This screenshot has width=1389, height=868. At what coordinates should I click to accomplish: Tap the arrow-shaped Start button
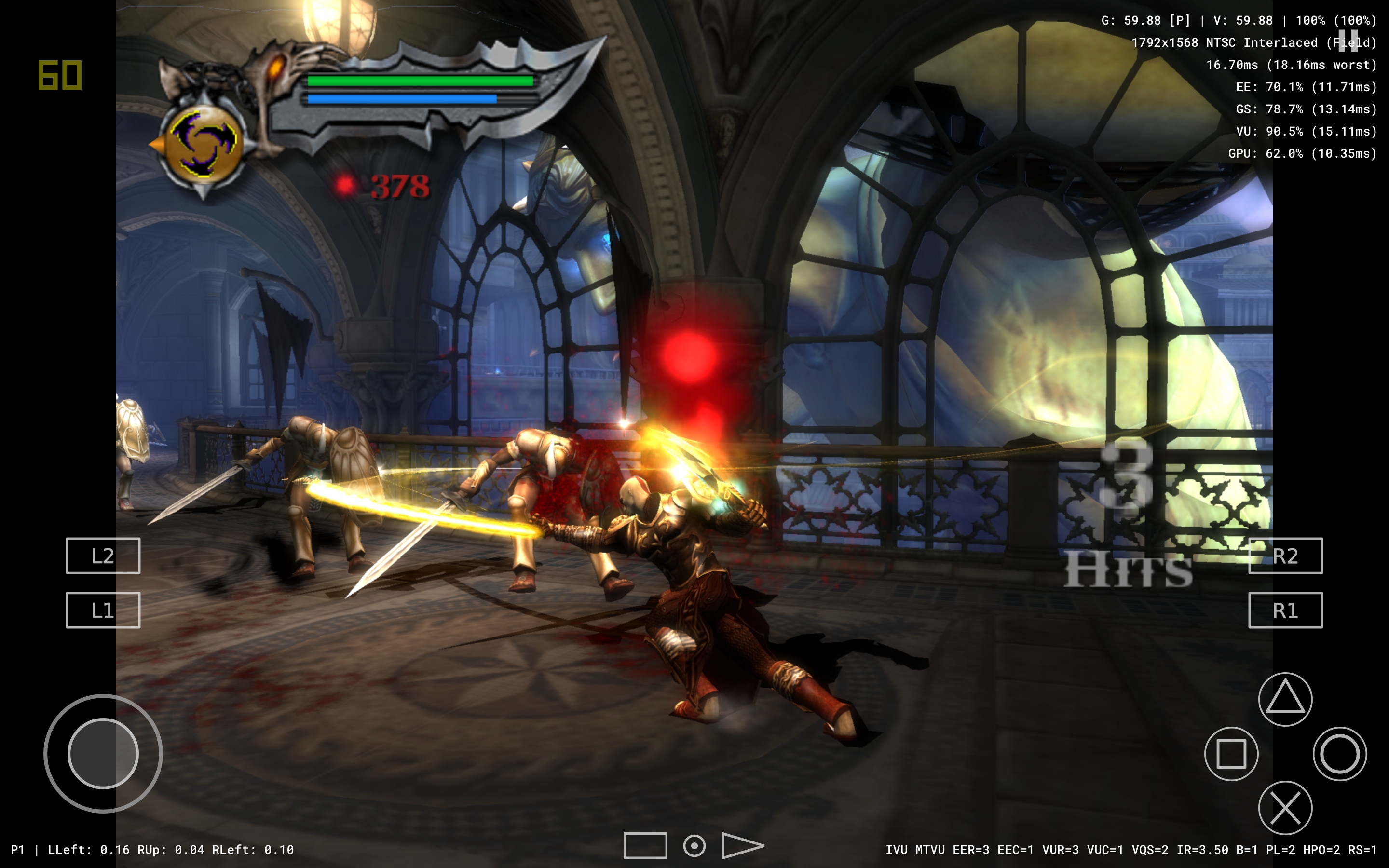pos(742,846)
